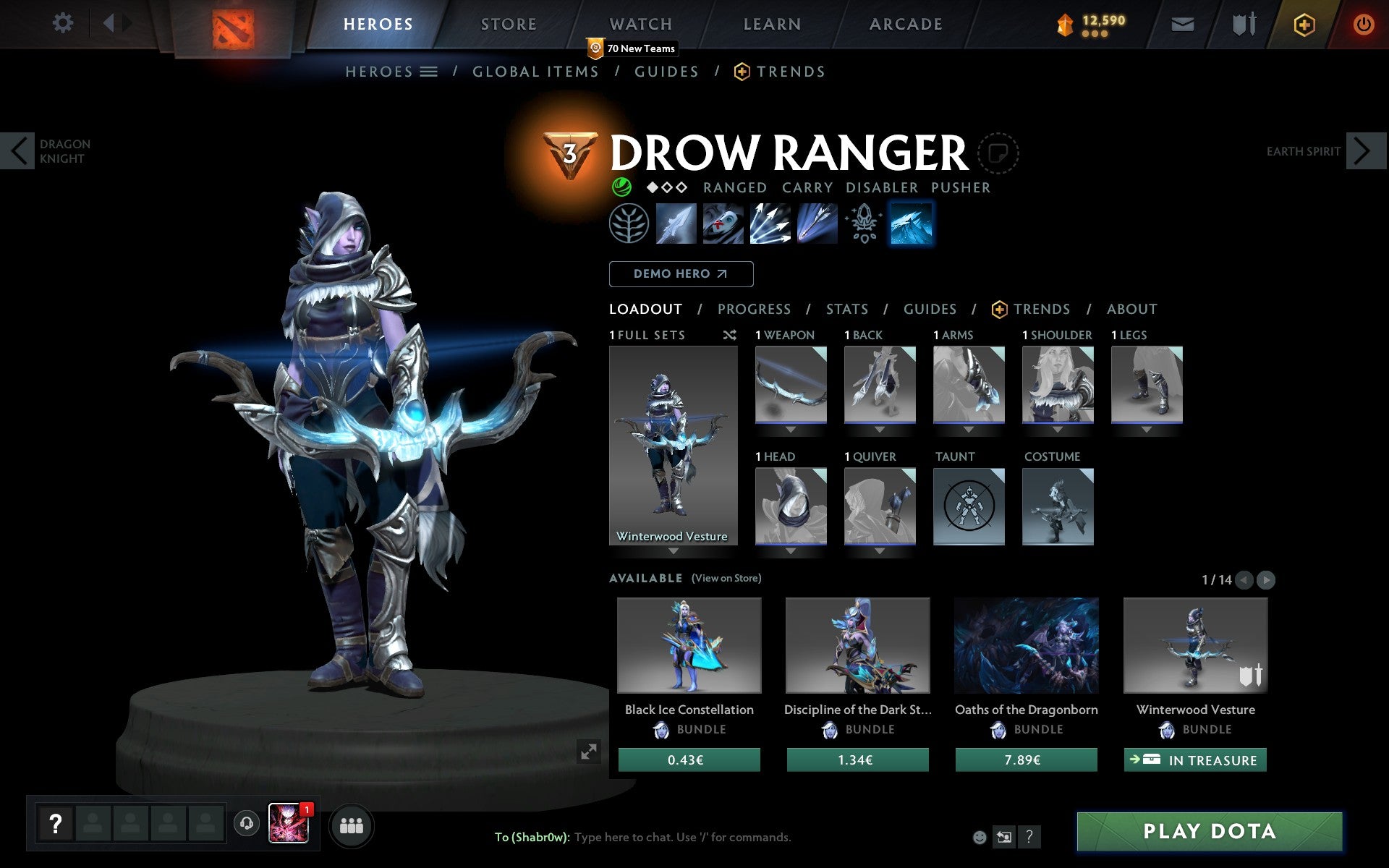Click the power button to quit
Viewport: 1389px width, 868px height.
click(x=1366, y=23)
